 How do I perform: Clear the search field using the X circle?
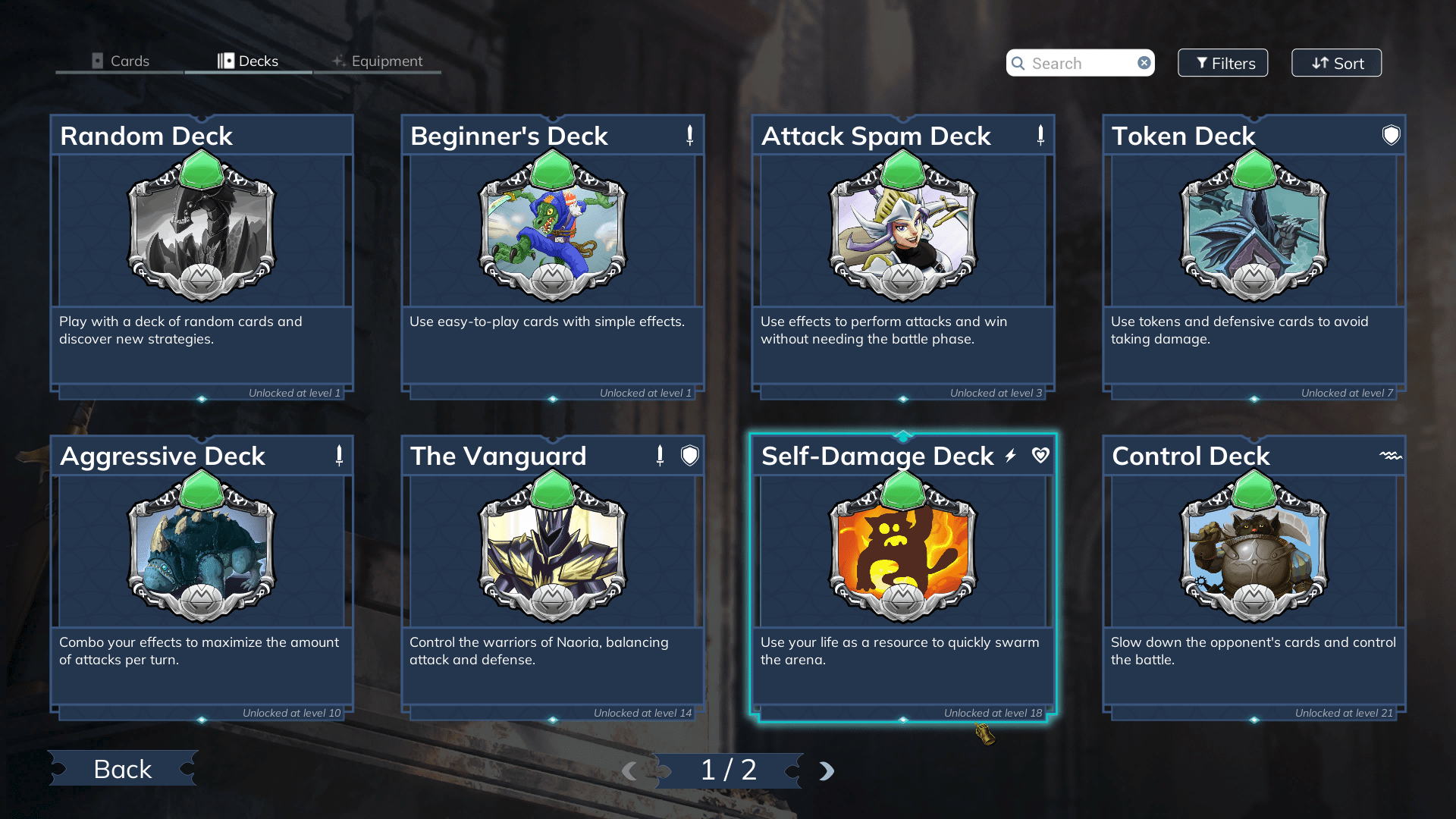[1144, 63]
